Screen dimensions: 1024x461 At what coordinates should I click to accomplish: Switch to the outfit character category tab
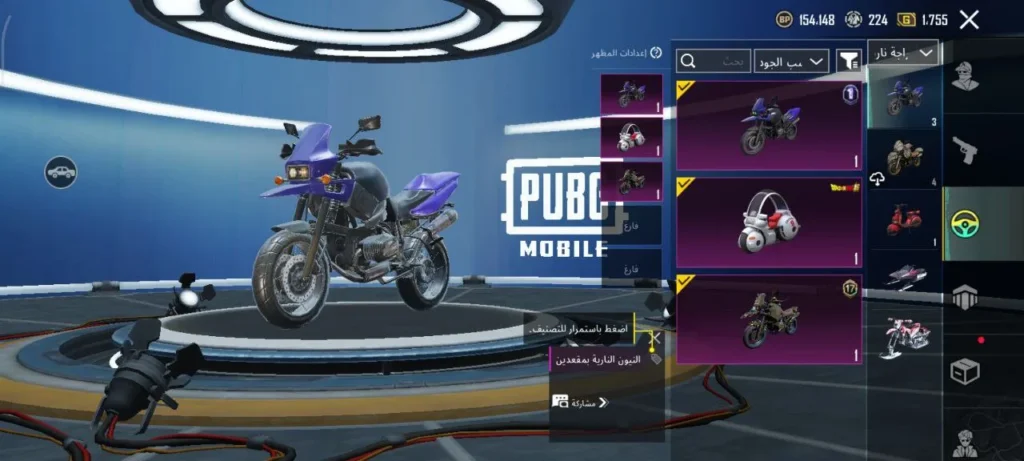(964, 76)
